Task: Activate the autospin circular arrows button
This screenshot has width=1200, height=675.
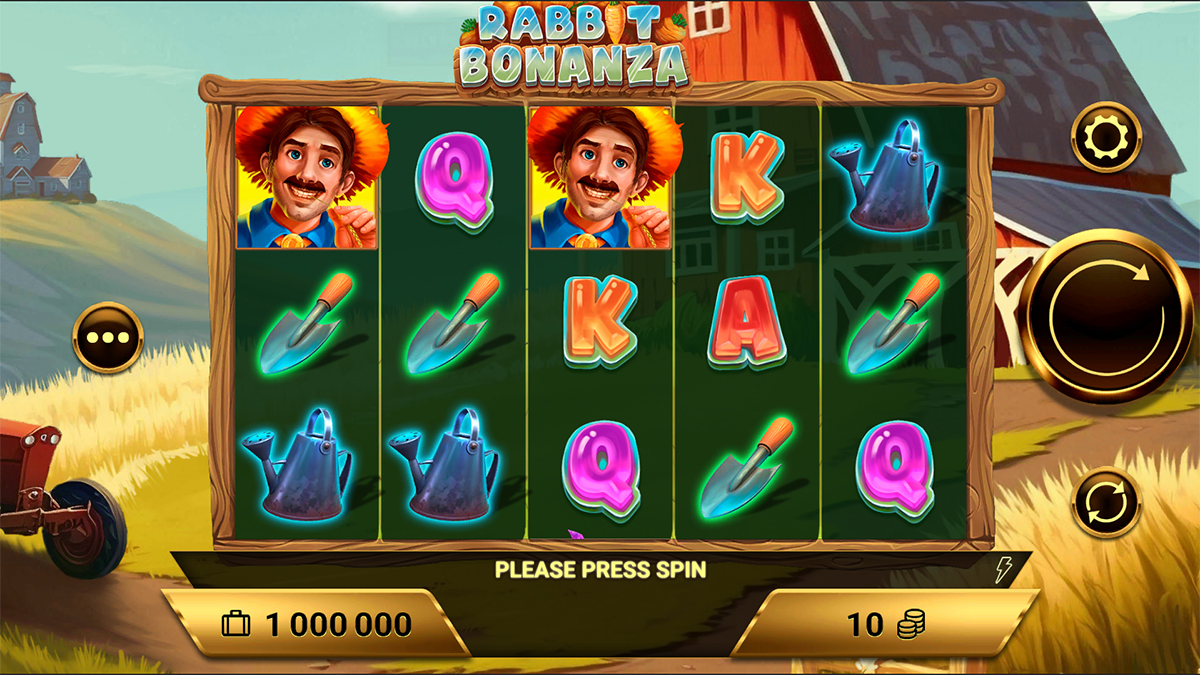Action: 1106,502
